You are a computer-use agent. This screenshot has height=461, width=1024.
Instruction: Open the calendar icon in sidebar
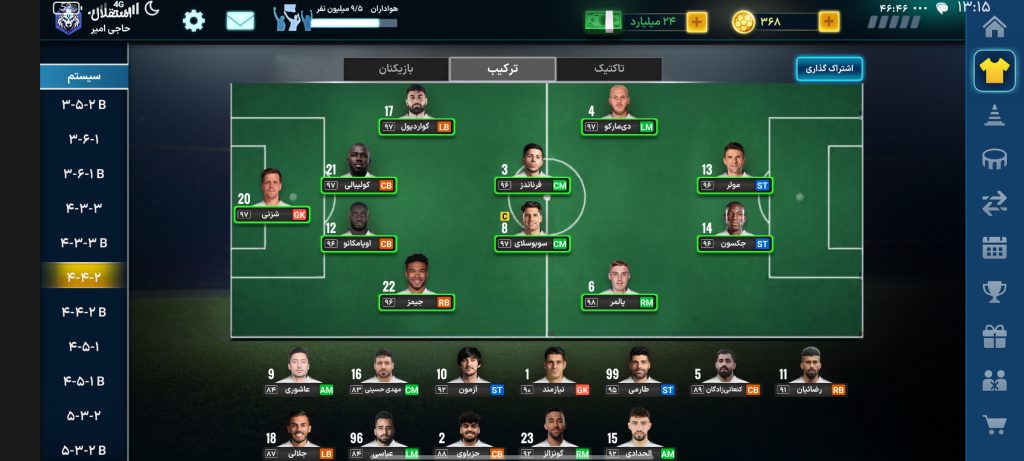click(x=994, y=247)
